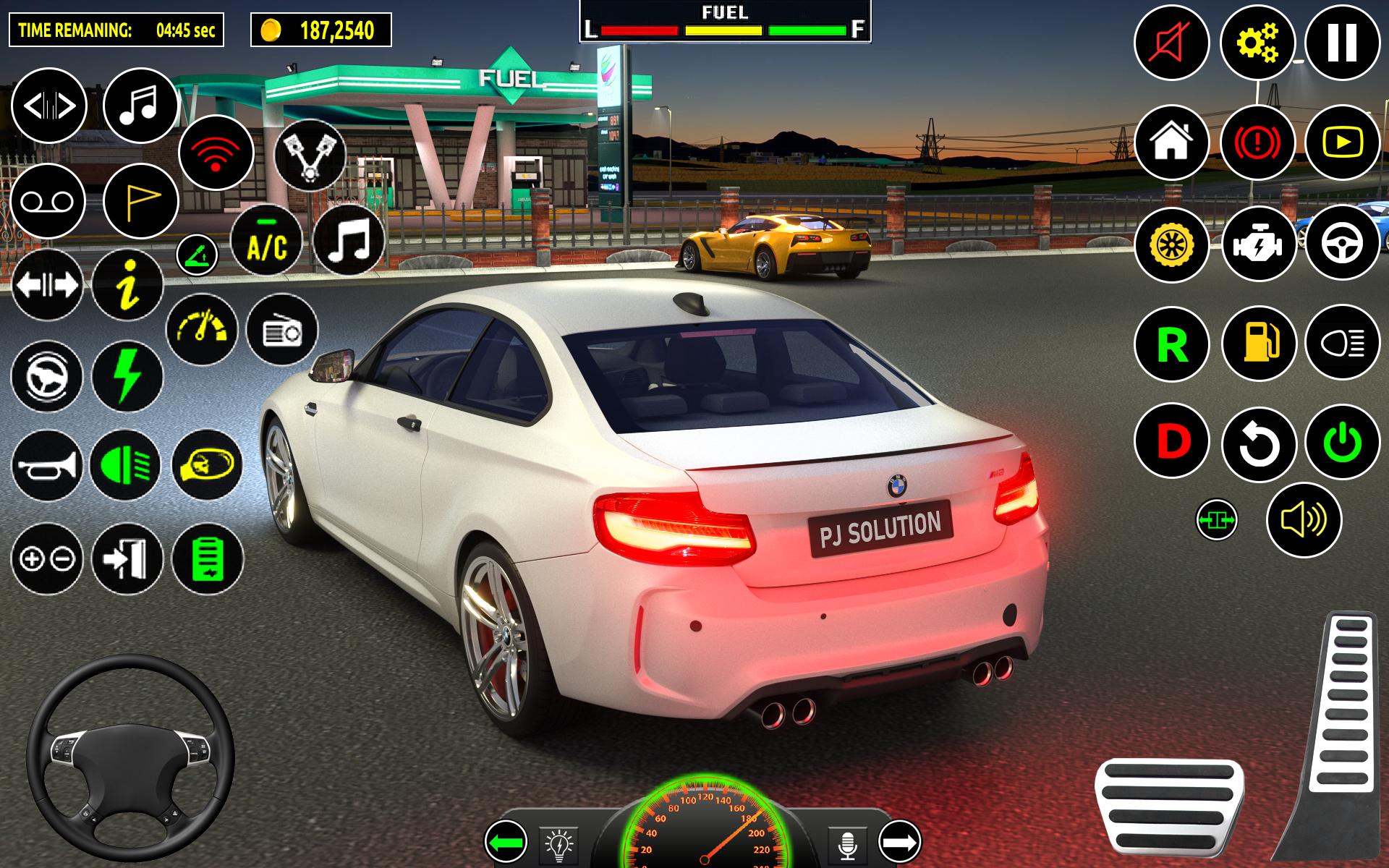Open the yellow info button

click(128, 284)
